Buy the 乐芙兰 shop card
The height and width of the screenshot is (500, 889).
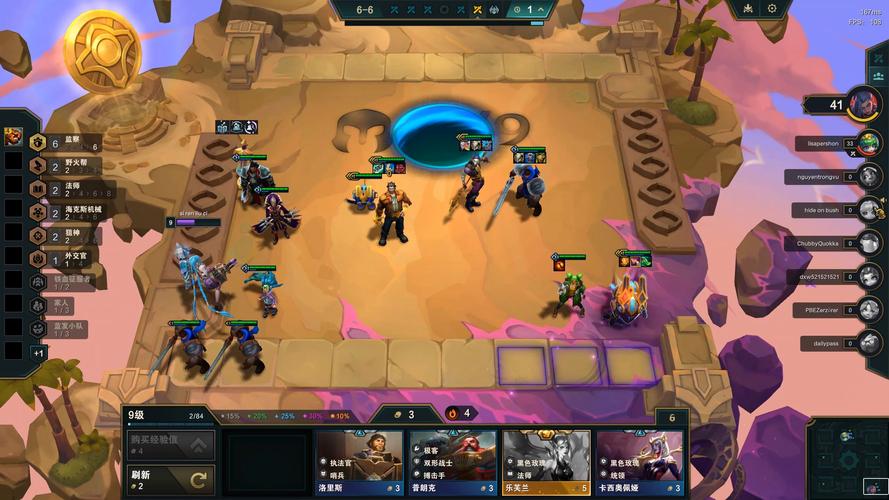(x=546, y=463)
